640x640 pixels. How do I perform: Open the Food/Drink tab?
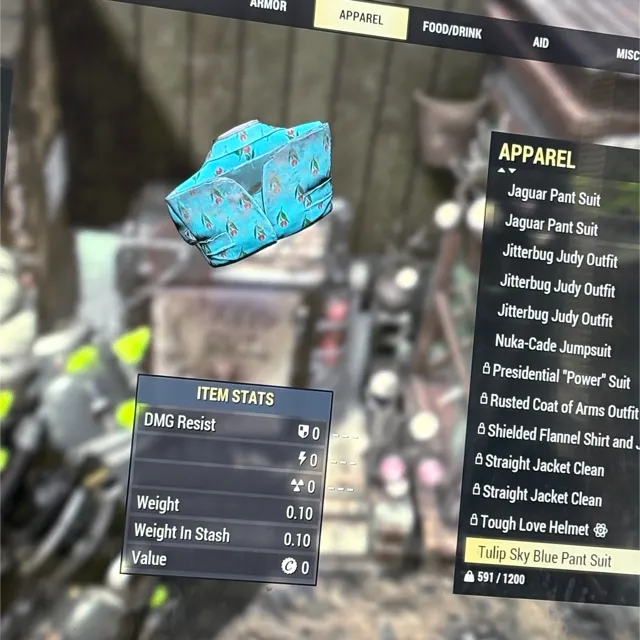pos(452,30)
